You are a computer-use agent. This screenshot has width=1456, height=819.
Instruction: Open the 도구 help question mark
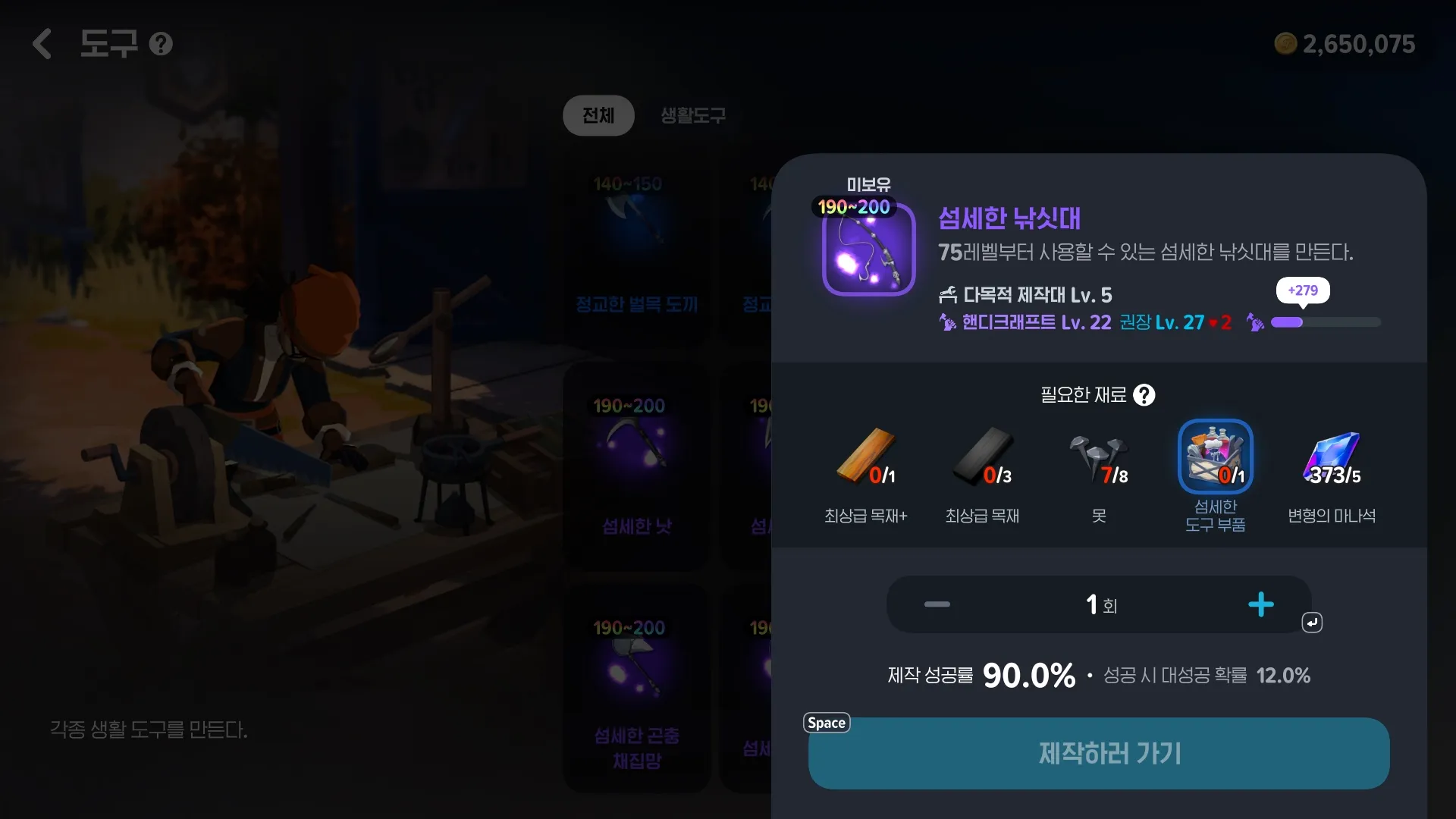tap(161, 44)
